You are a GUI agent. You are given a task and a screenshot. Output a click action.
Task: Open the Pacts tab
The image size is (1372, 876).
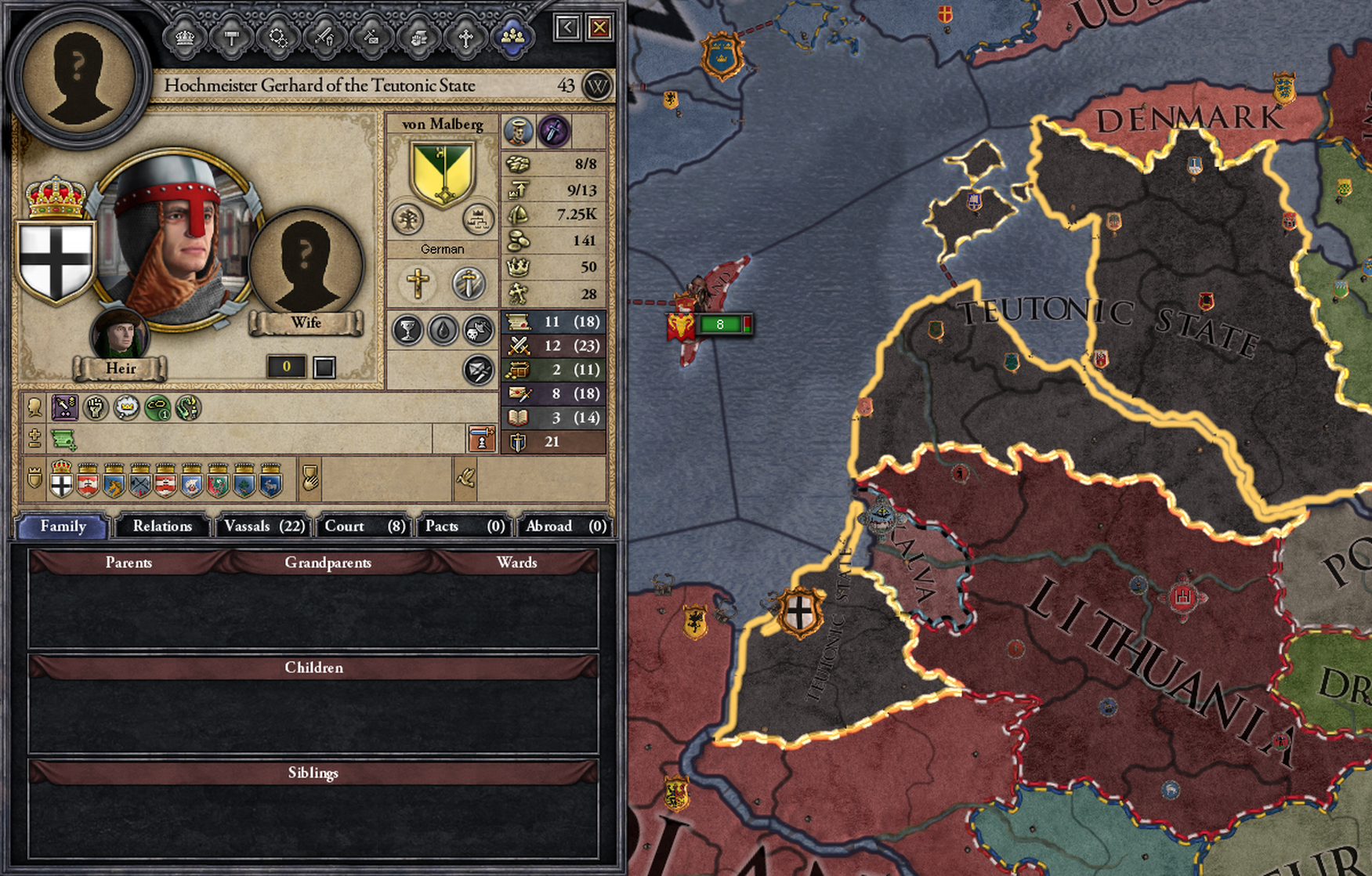click(464, 526)
